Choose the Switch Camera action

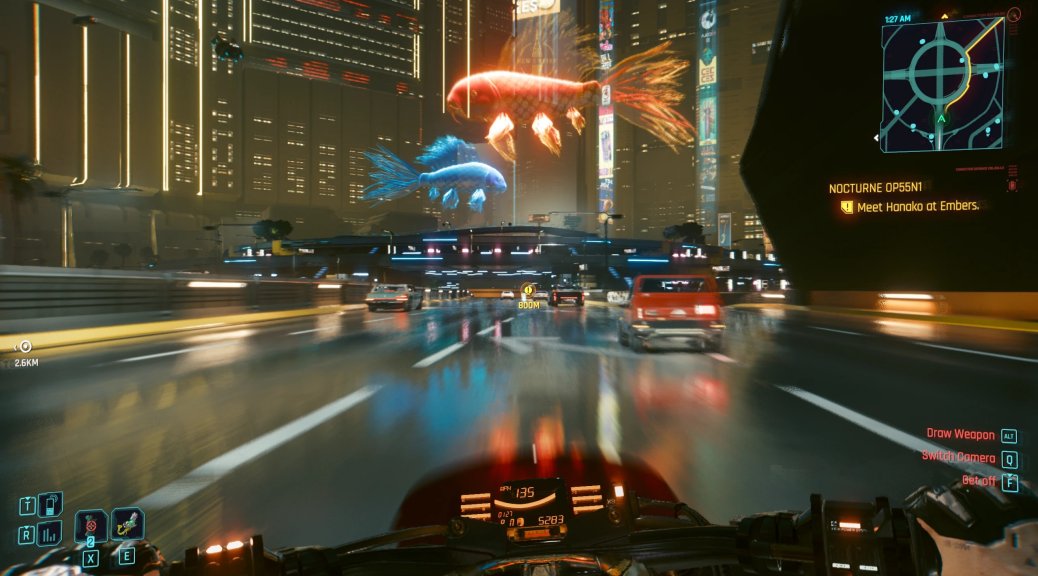(x=958, y=458)
